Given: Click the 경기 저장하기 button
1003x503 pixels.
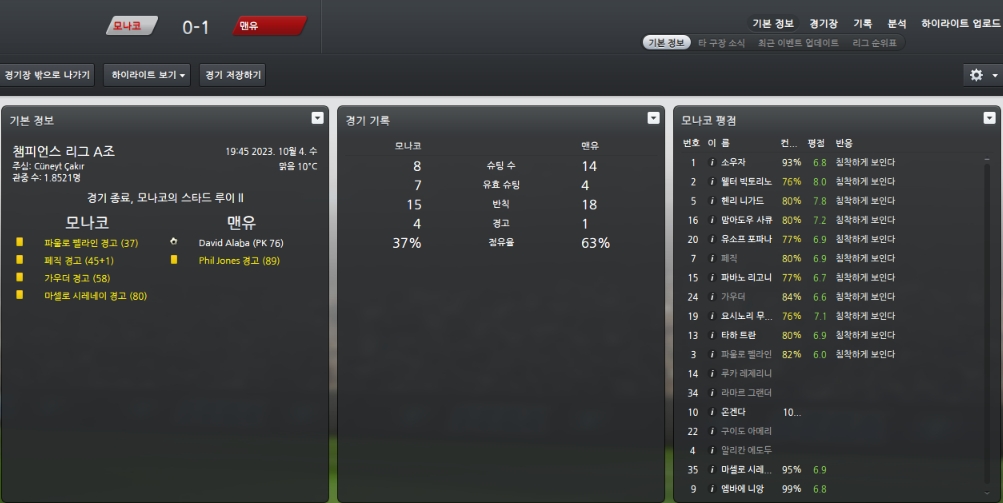Looking at the screenshot, I should (x=232, y=75).
